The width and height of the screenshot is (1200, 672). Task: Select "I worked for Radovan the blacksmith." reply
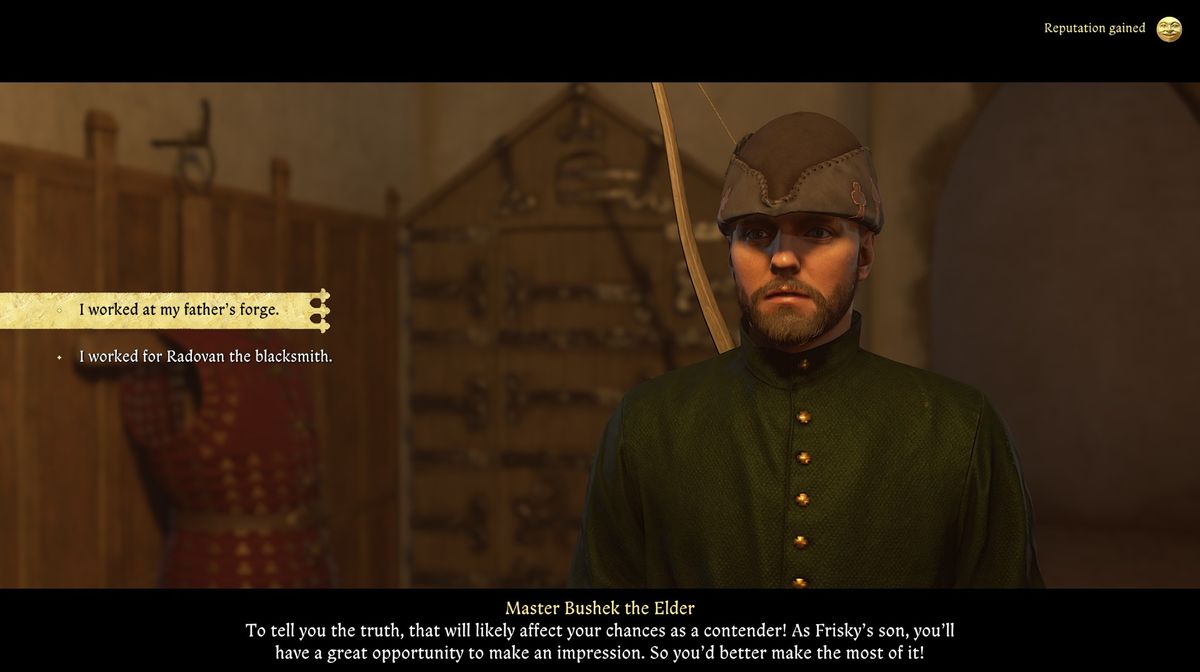205,356
